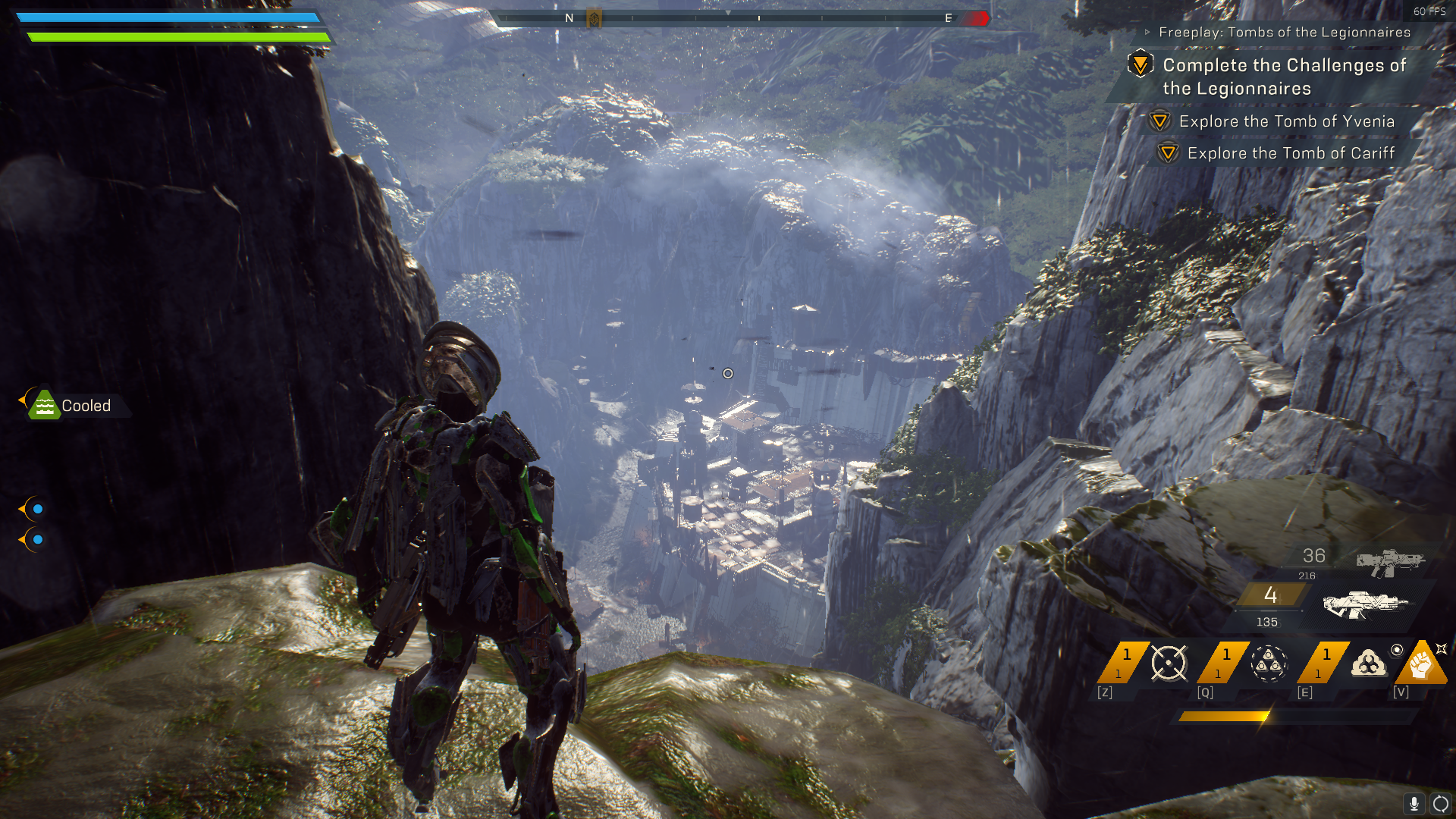Click the microphone icon in the corner
1456x819 pixels.
click(1414, 803)
